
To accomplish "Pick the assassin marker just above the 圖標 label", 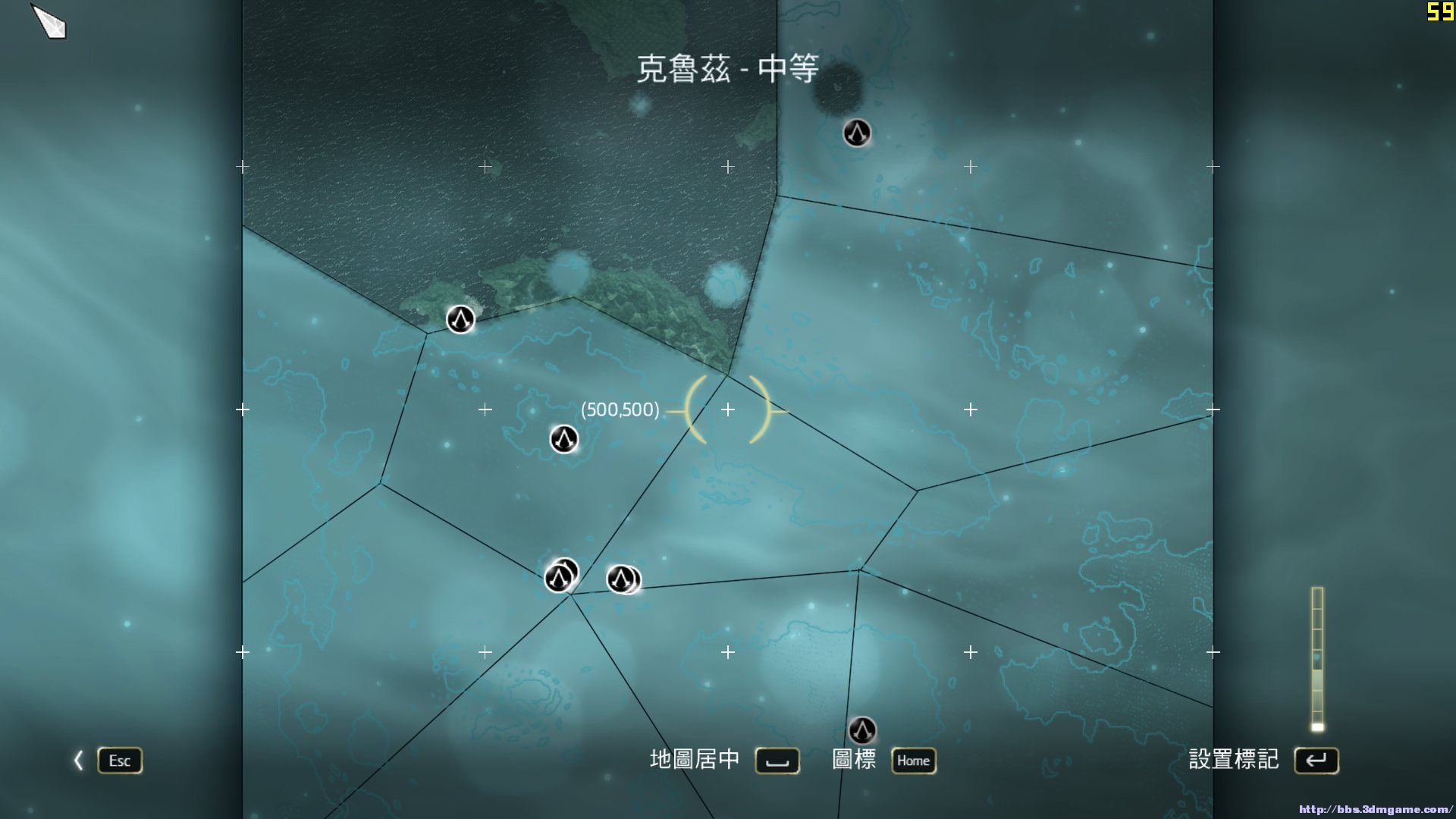I will [x=861, y=730].
